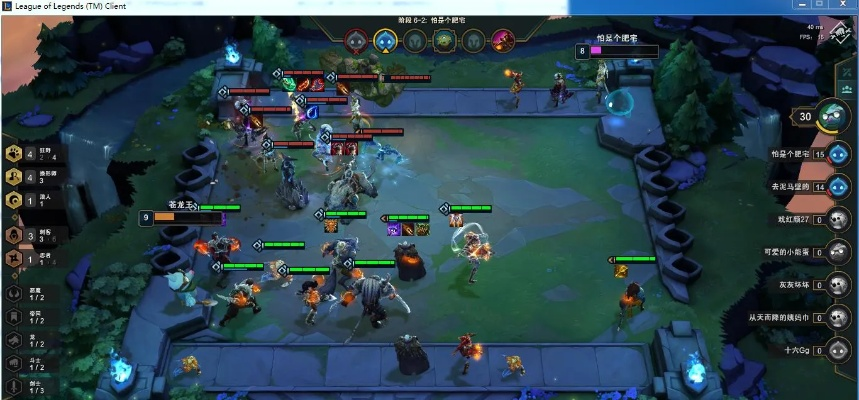Click the red-crossed lost round icon in stage tracker

[x=356, y=41]
